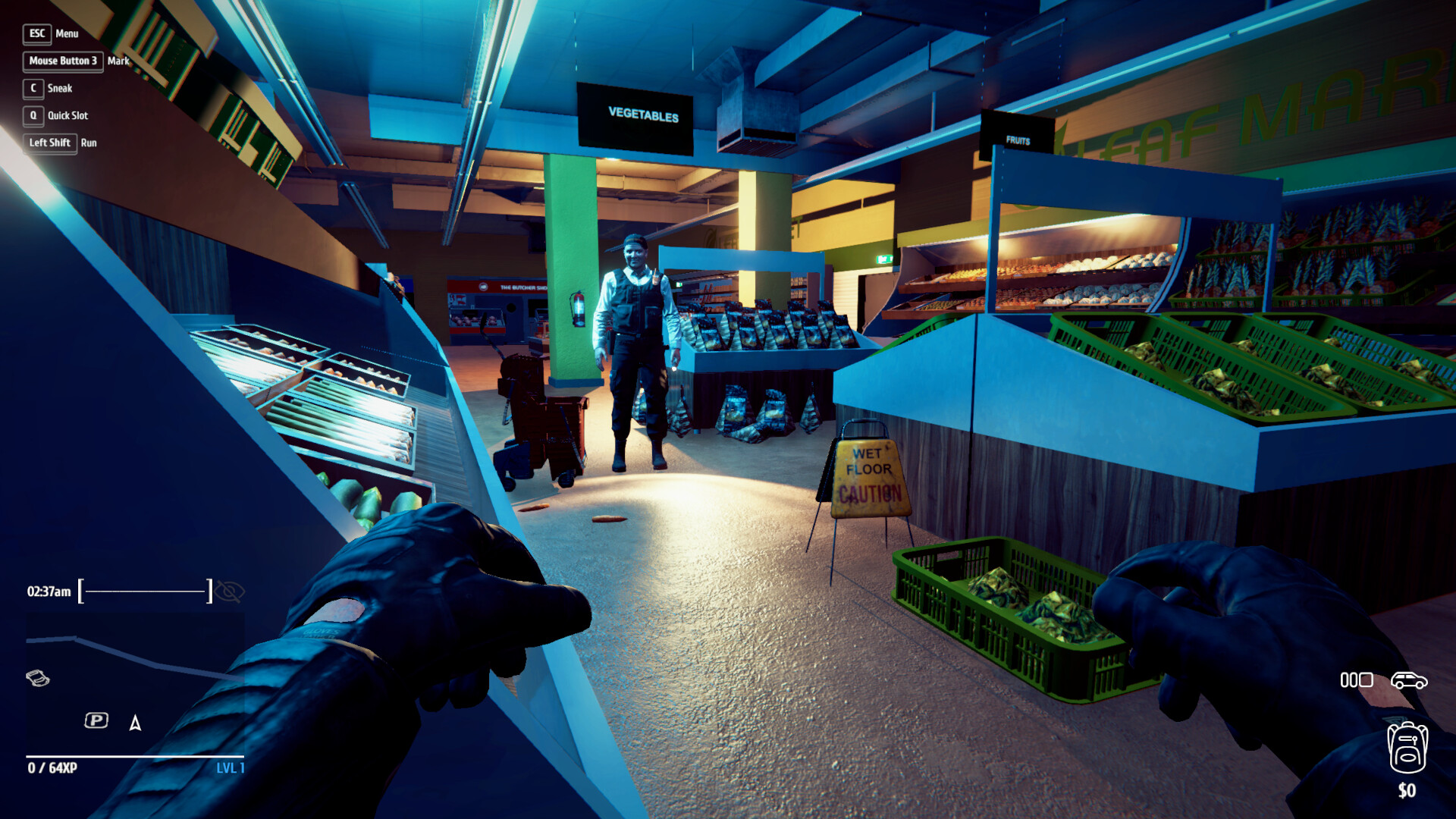Enable Run via the Left Shift binding
This screenshot has height=819, width=1456.
point(49,143)
